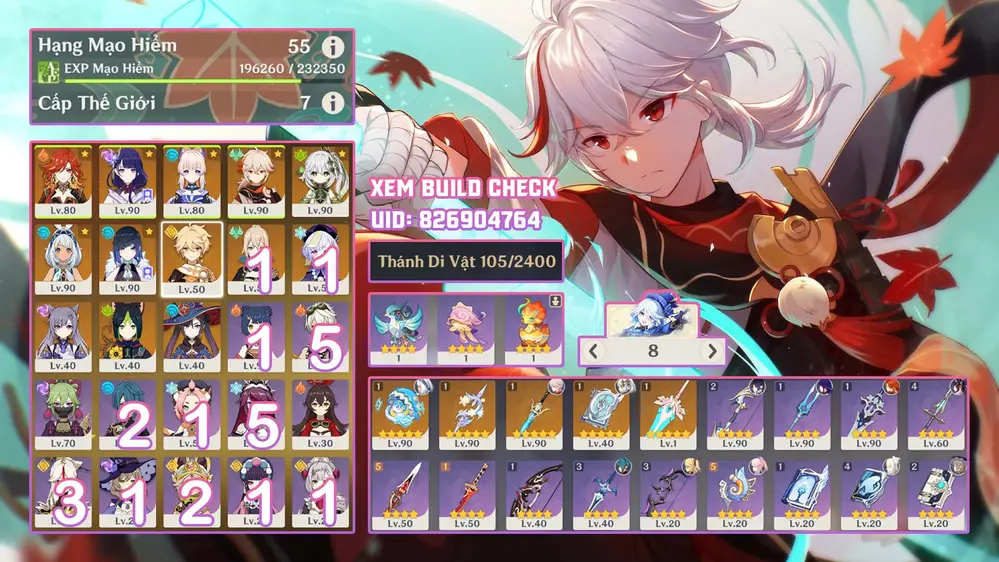This screenshot has height=562, width=999.
Task: Select Nahida's Lv.90 portrait
Action: 320,181
